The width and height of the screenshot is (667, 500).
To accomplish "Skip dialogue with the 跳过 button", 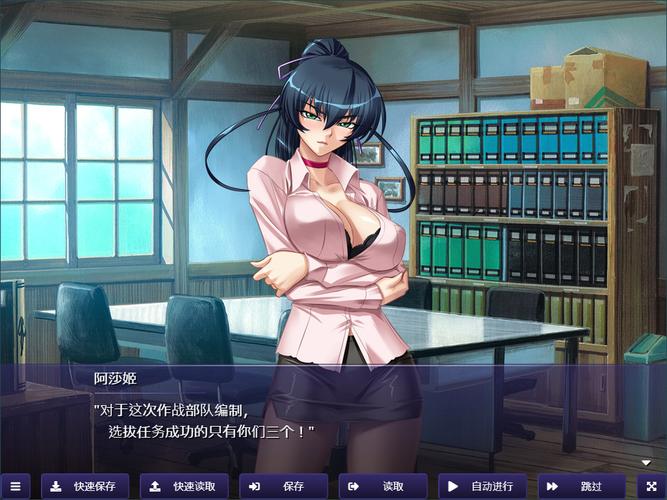I will click(581, 486).
